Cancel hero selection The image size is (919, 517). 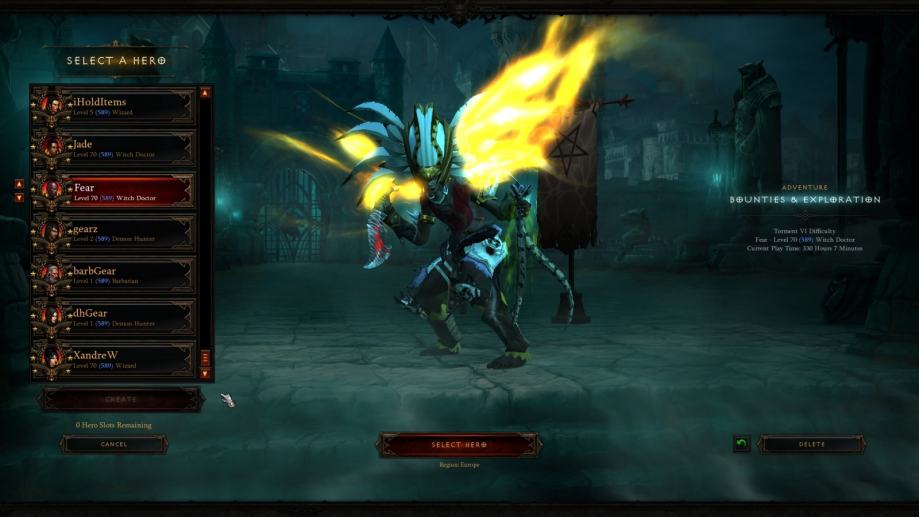(113, 444)
